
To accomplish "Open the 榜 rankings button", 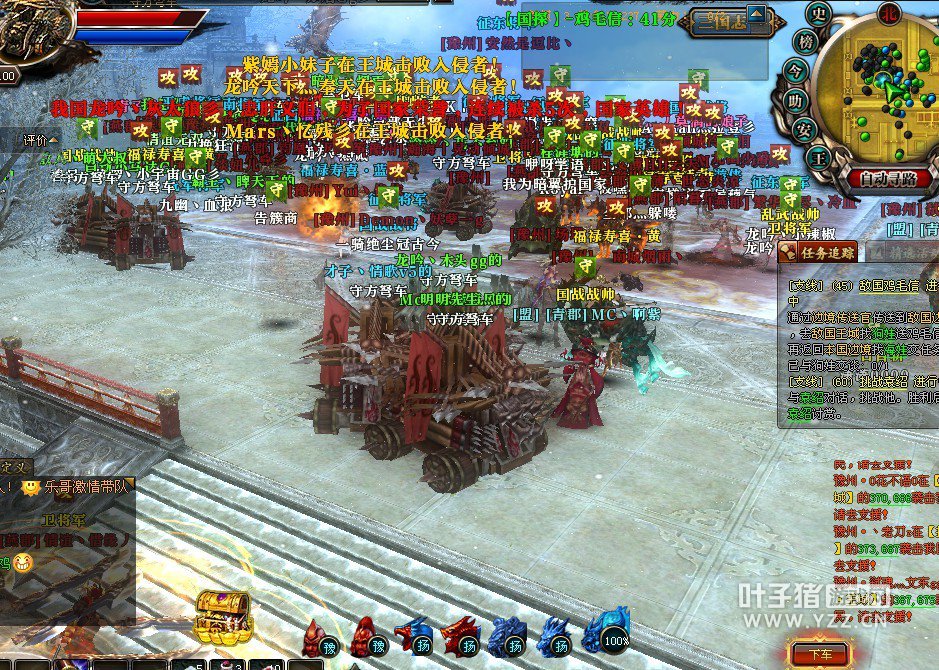I will pyautogui.click(x=804, y=41).
